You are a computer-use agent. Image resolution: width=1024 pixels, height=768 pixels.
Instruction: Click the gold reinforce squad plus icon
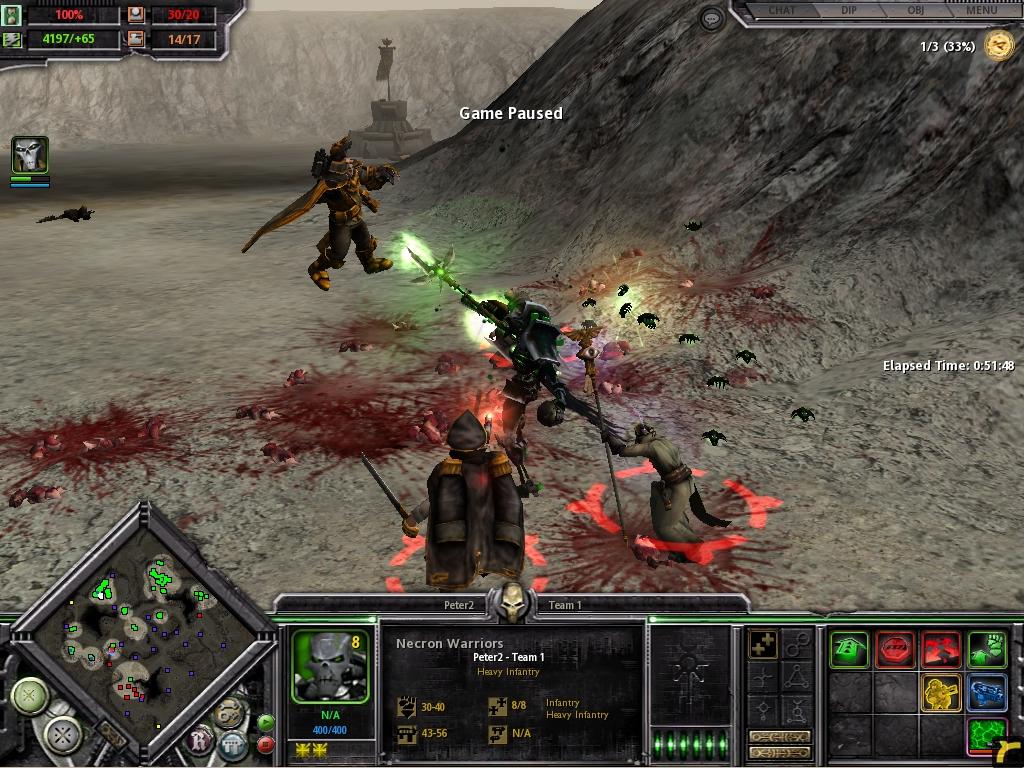(x=764, y=646)
